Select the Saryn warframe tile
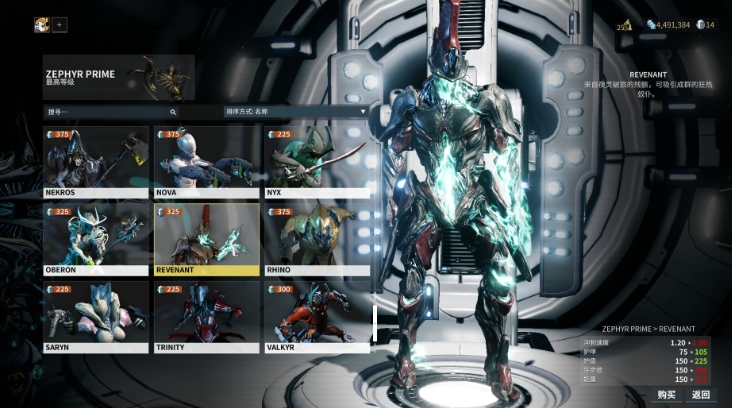Viewport: 732px width, 408px height. coord(96,316)
